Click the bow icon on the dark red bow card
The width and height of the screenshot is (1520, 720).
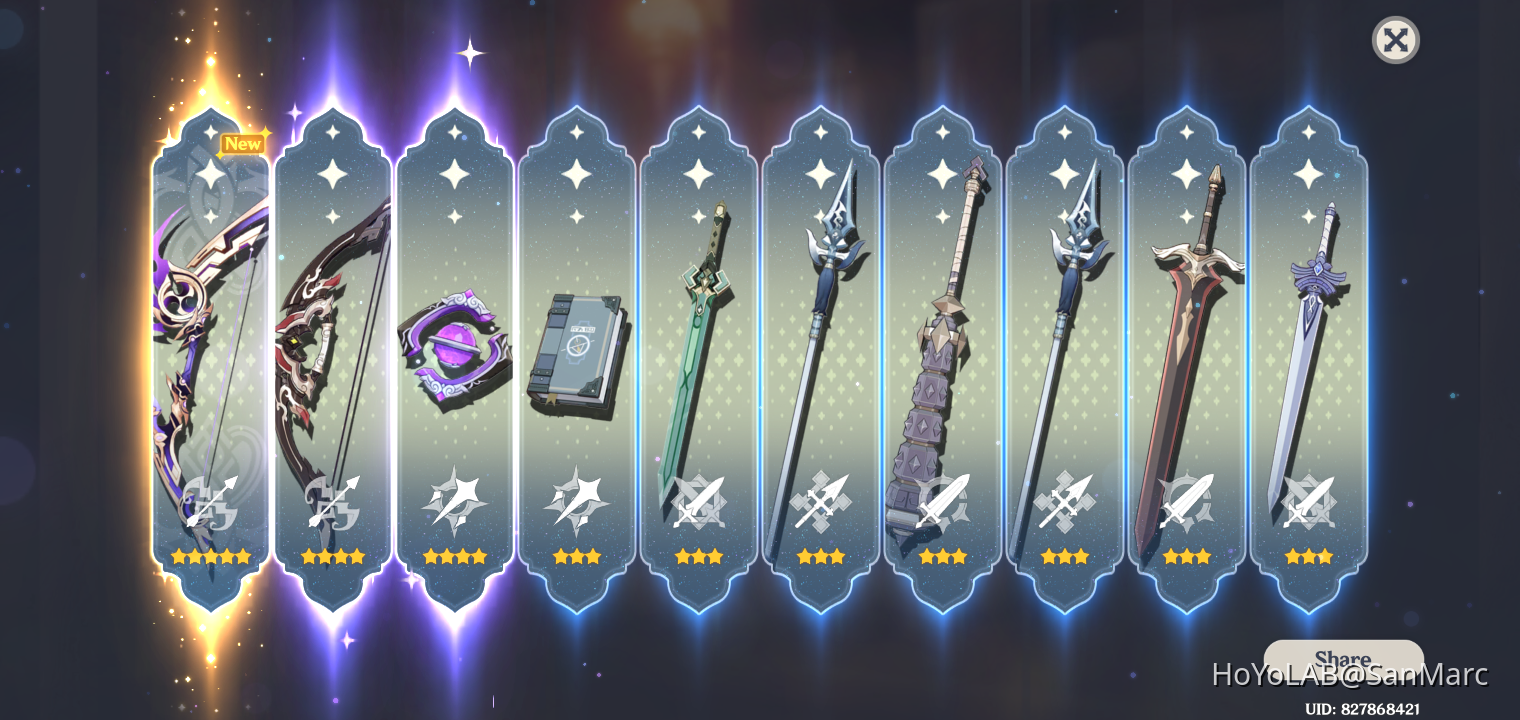333,500
